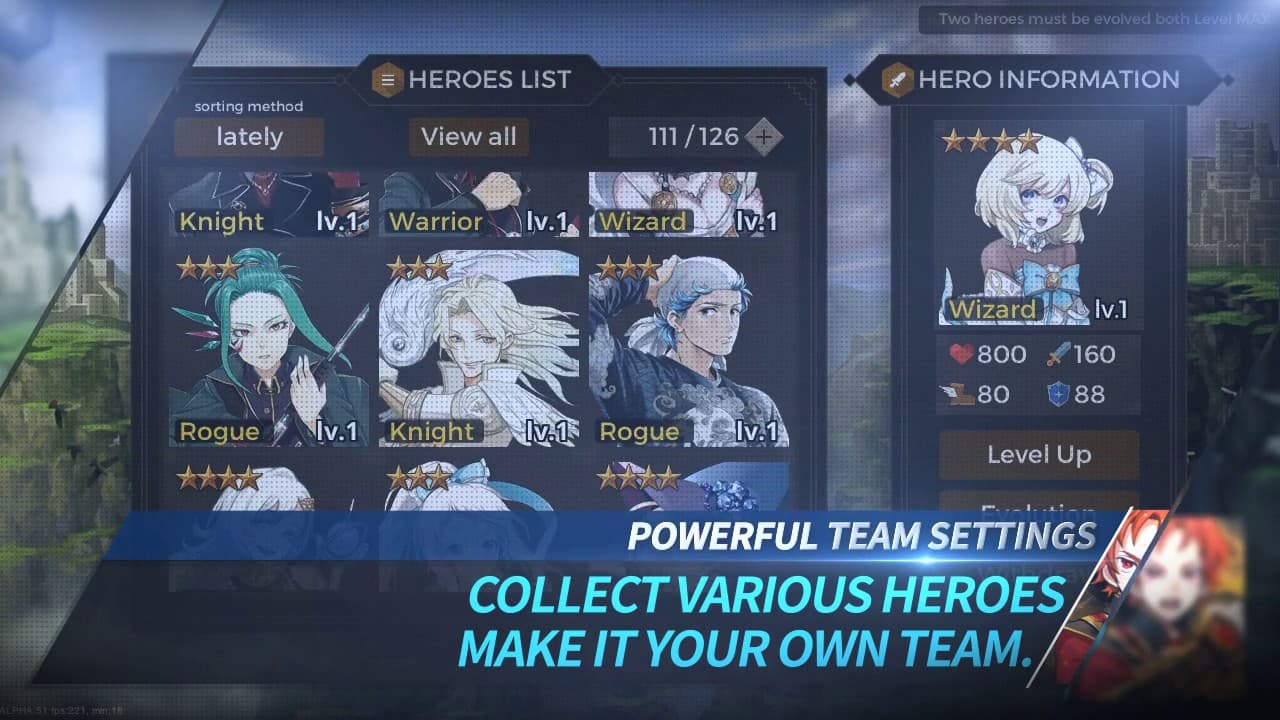Click the sword attack icon showing 160
This screenshot has width=1280, height=720.
(x=1061, y=353)
